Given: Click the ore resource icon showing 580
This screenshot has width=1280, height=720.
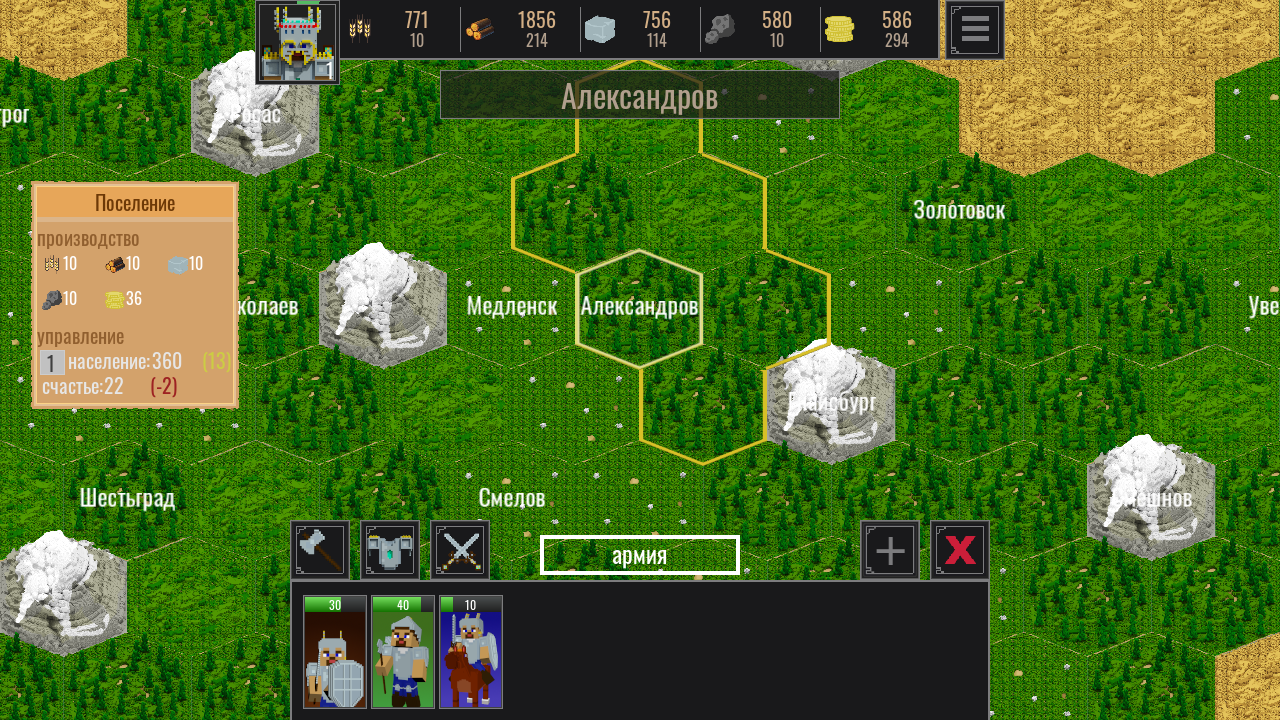Looking at the screenshot, I should [720, 27].
